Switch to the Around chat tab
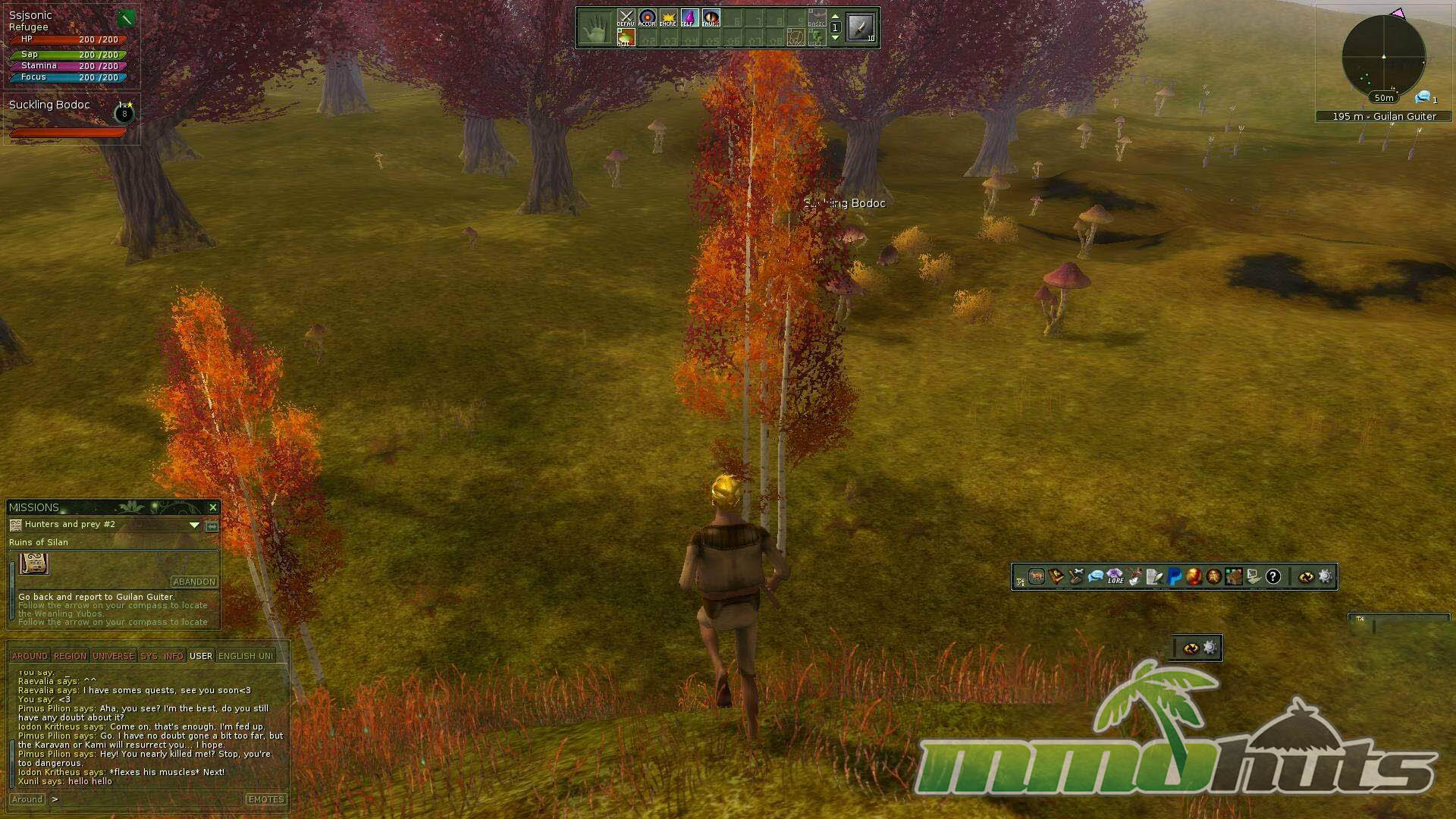Image resolution: width=1456 pixels, height=819 pixels. 30,656
